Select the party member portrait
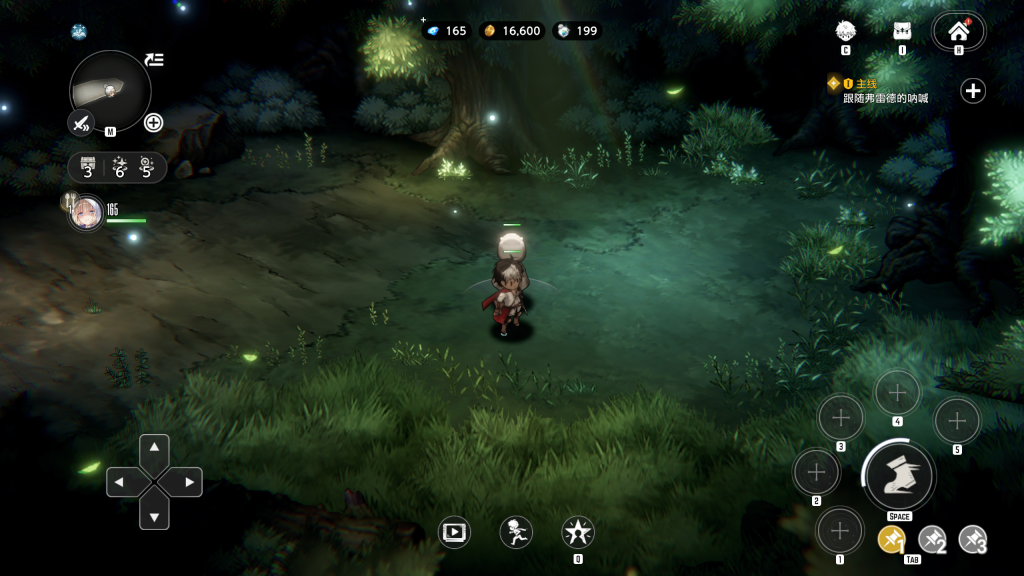Image resolution: width=1024 pixels, height=576 pixels. pyautogui.click(x=86, y=213)
